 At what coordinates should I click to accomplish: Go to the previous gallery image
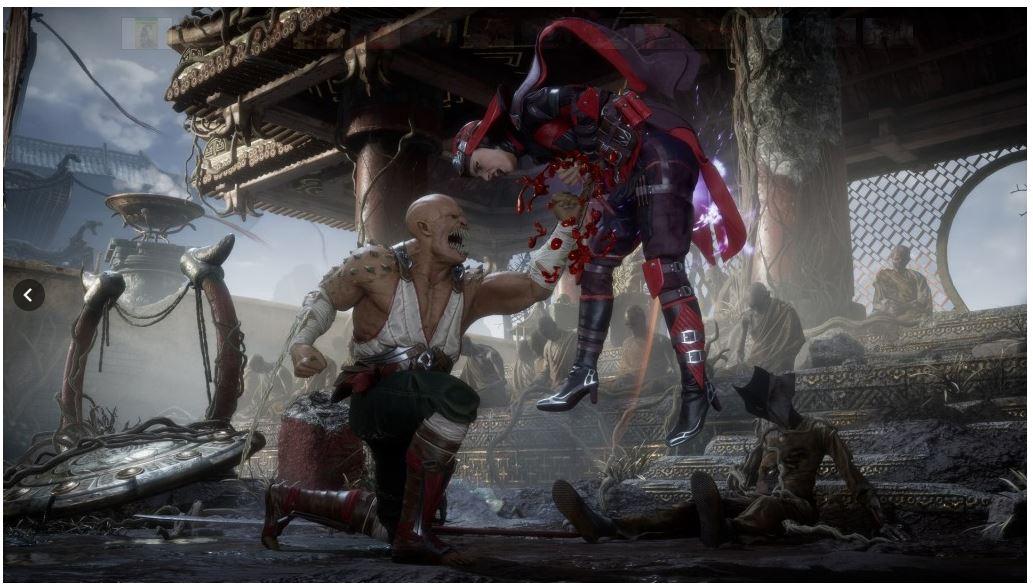(x=28, y=294)
